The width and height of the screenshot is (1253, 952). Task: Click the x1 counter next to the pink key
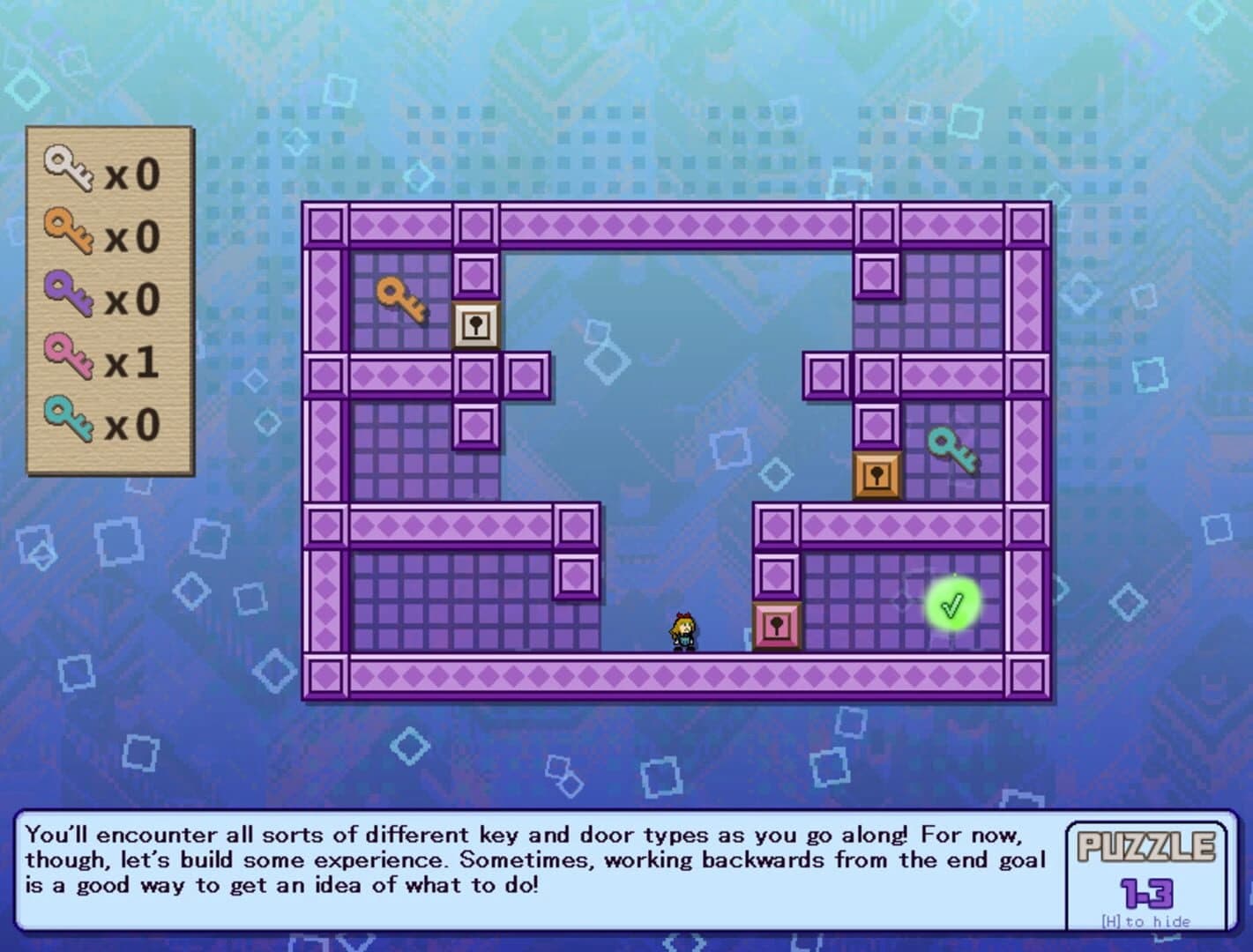(x=132, y=363)
